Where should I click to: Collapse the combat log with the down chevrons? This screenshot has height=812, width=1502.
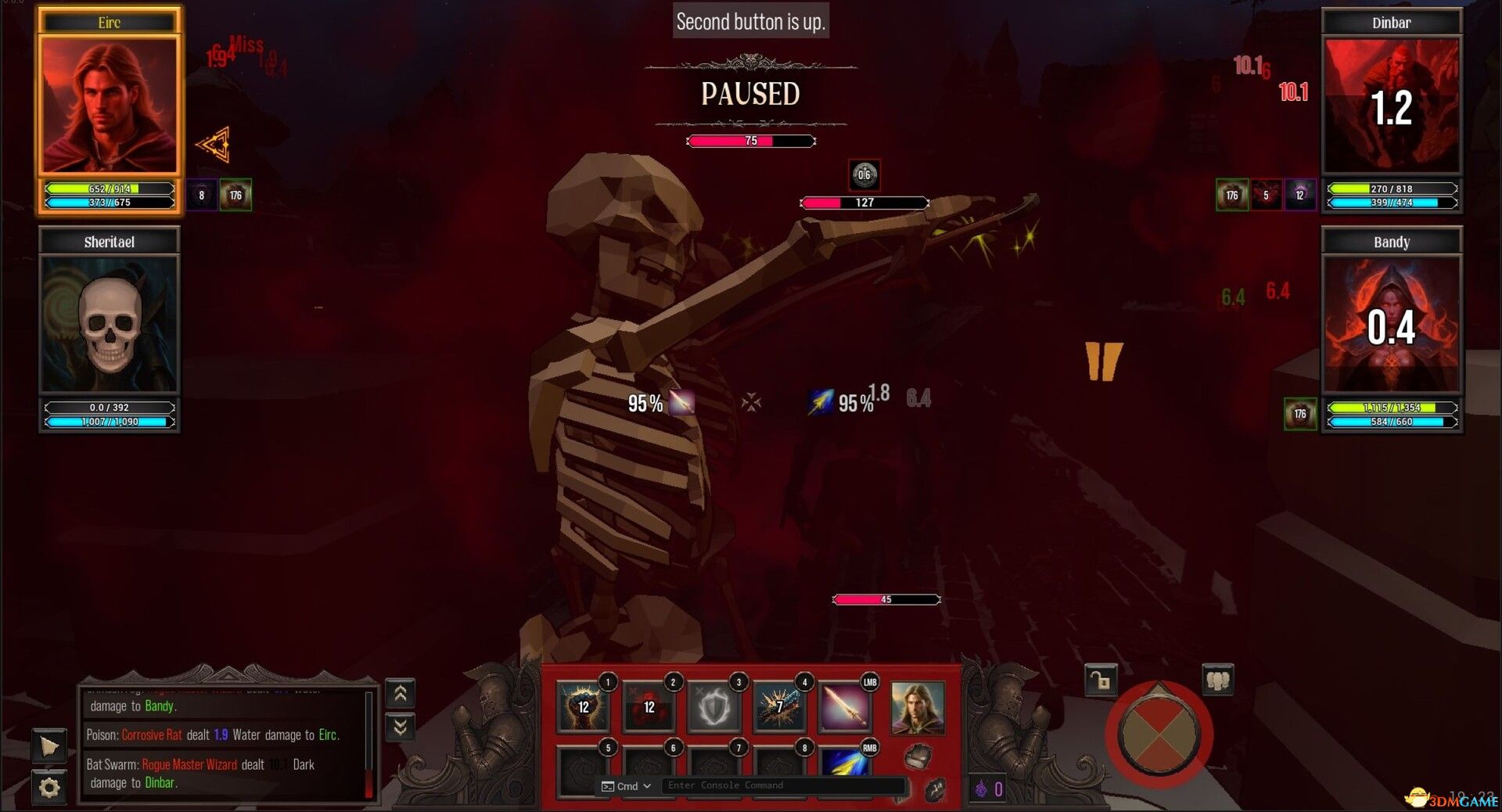pos(400,728)
